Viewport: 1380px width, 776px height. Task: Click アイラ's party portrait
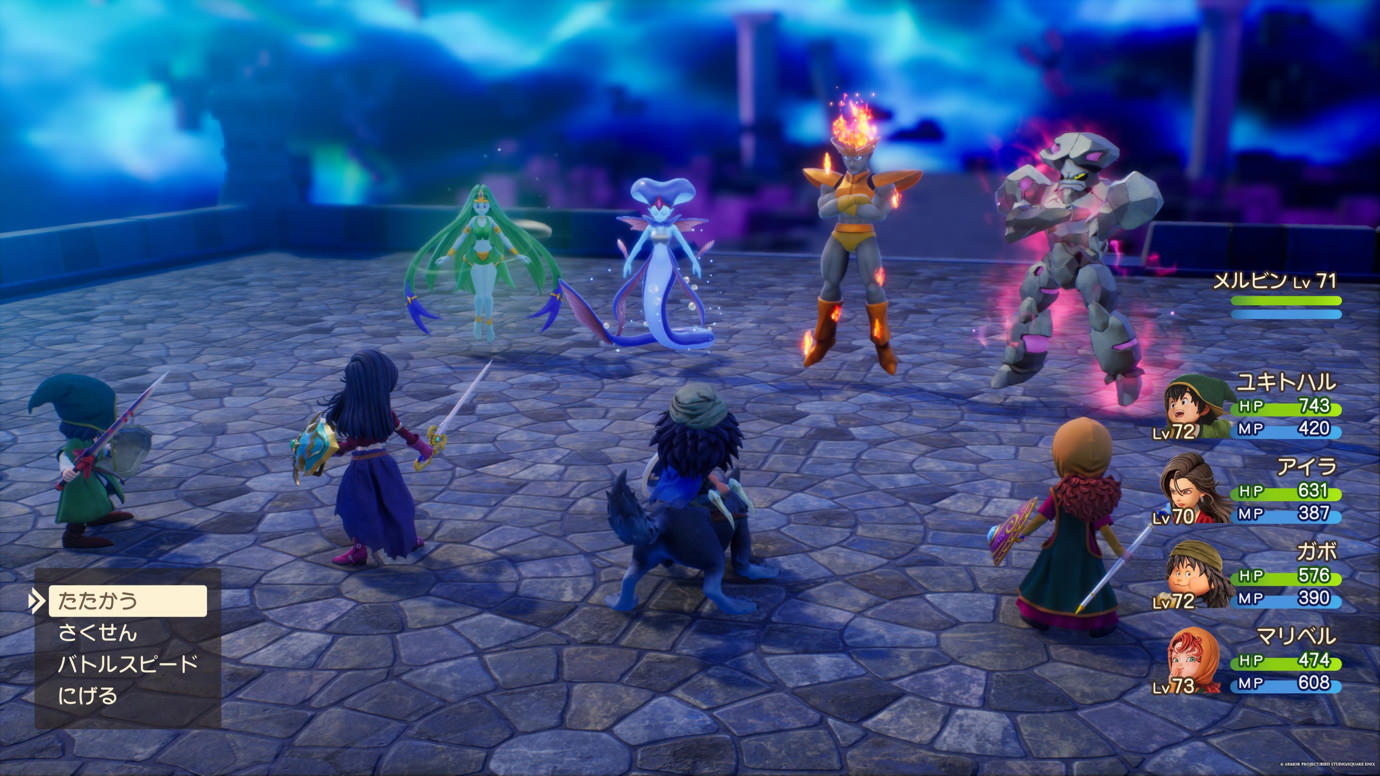pyautogui.click(x=1195, y=490)
